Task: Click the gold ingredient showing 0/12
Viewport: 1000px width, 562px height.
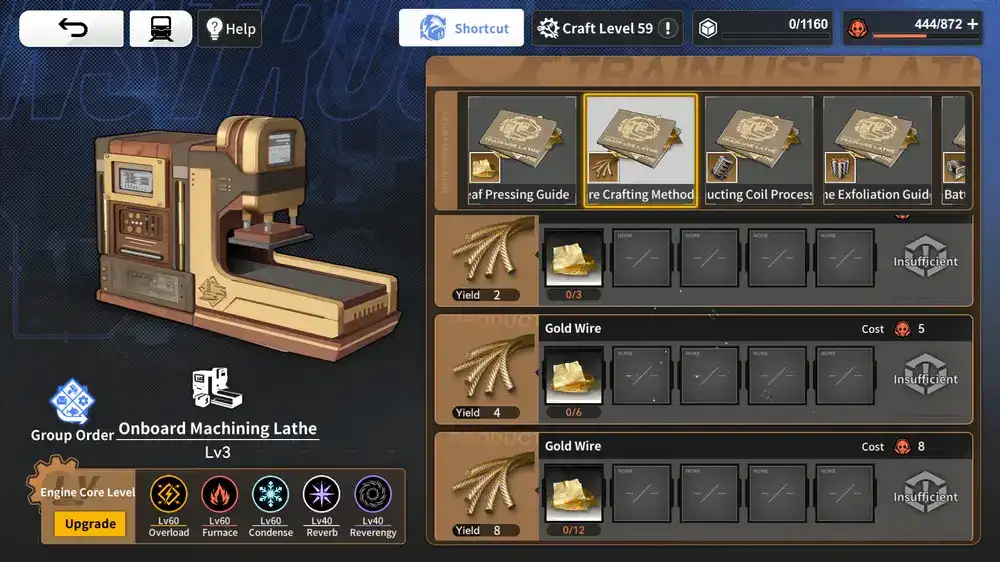Action: [x=574, y=494]
